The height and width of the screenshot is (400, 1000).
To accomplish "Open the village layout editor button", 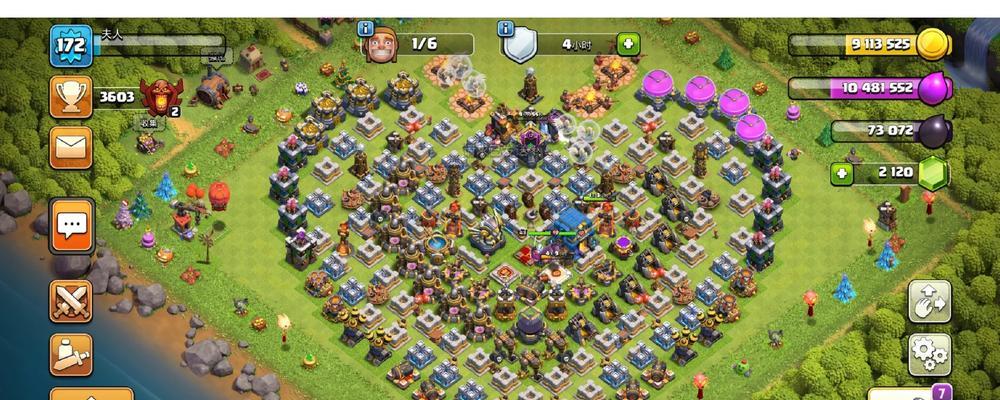I will (x=929, y=301).
